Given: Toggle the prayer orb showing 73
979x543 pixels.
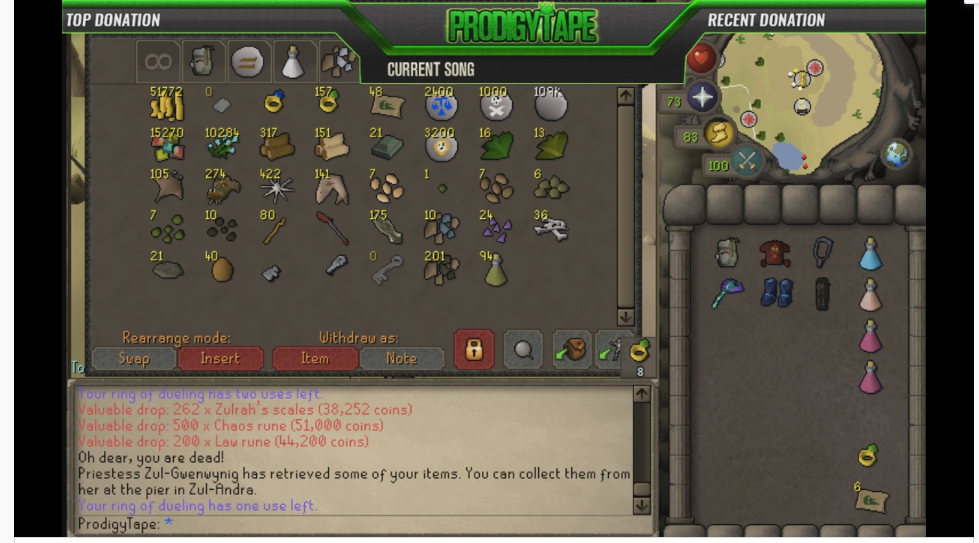Looking at the screenshot, I should point(702,97).
